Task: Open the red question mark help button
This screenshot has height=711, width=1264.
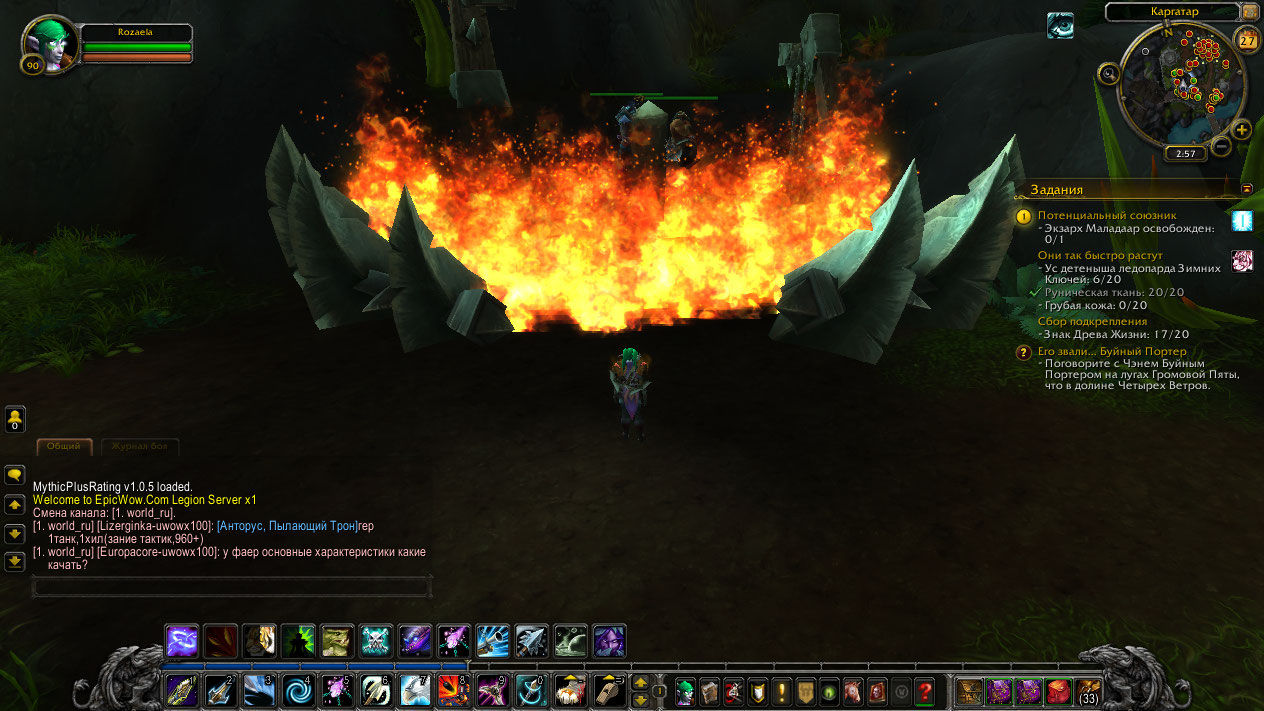Action: [924, 691]
